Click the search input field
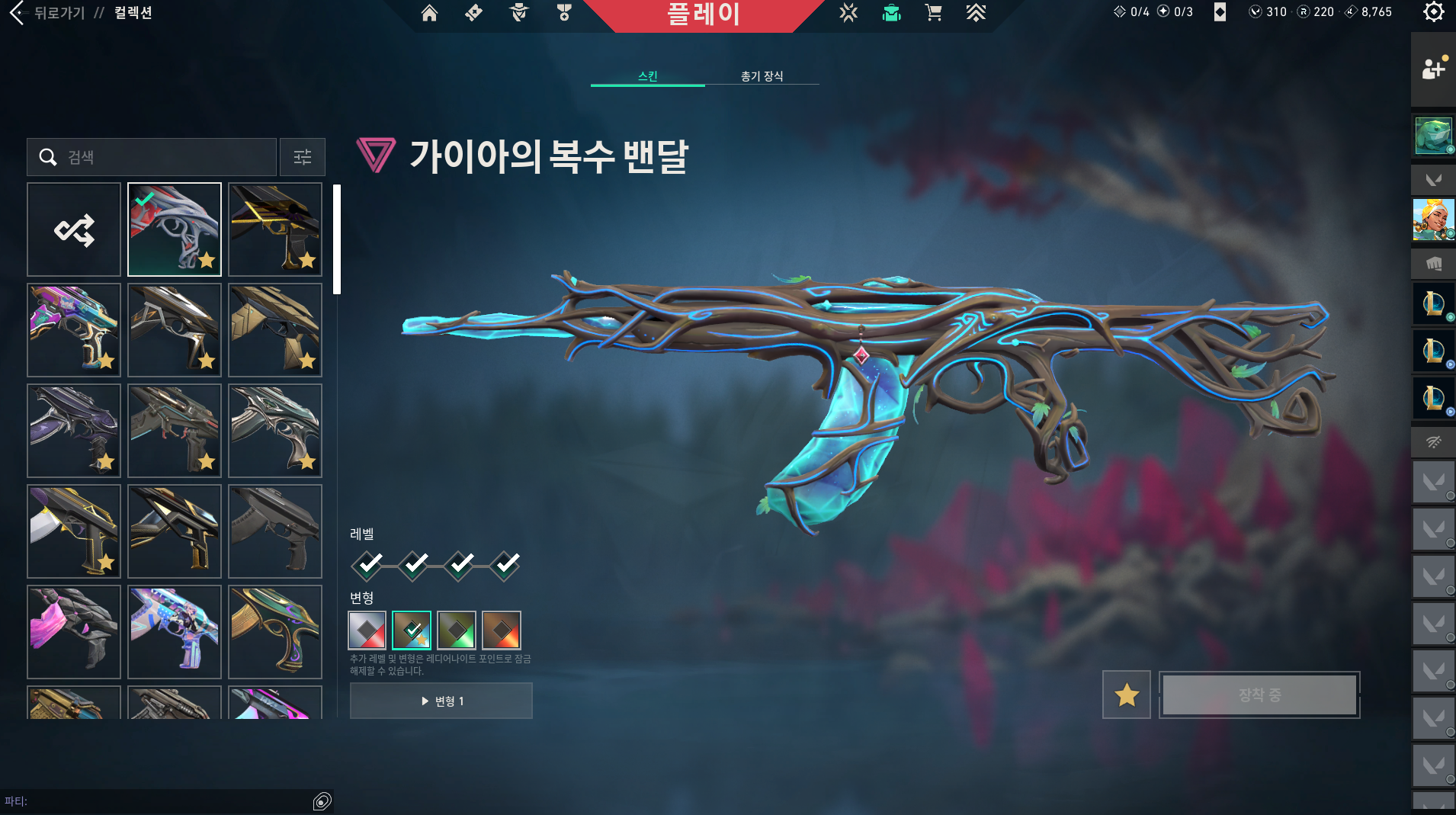 point(152,157)
